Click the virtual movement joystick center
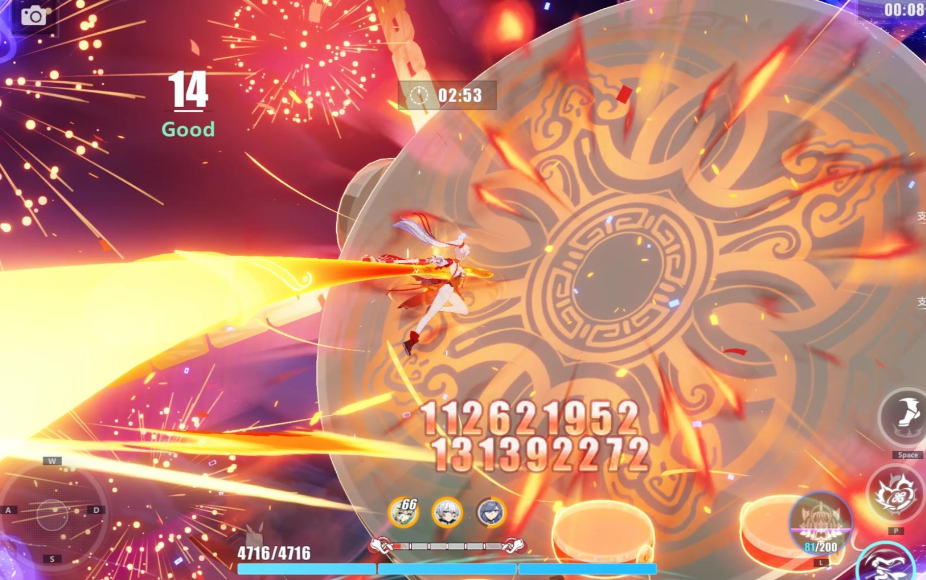Image resolution: width=926 pixels, height=580 pixels. (x=53, y=514)
